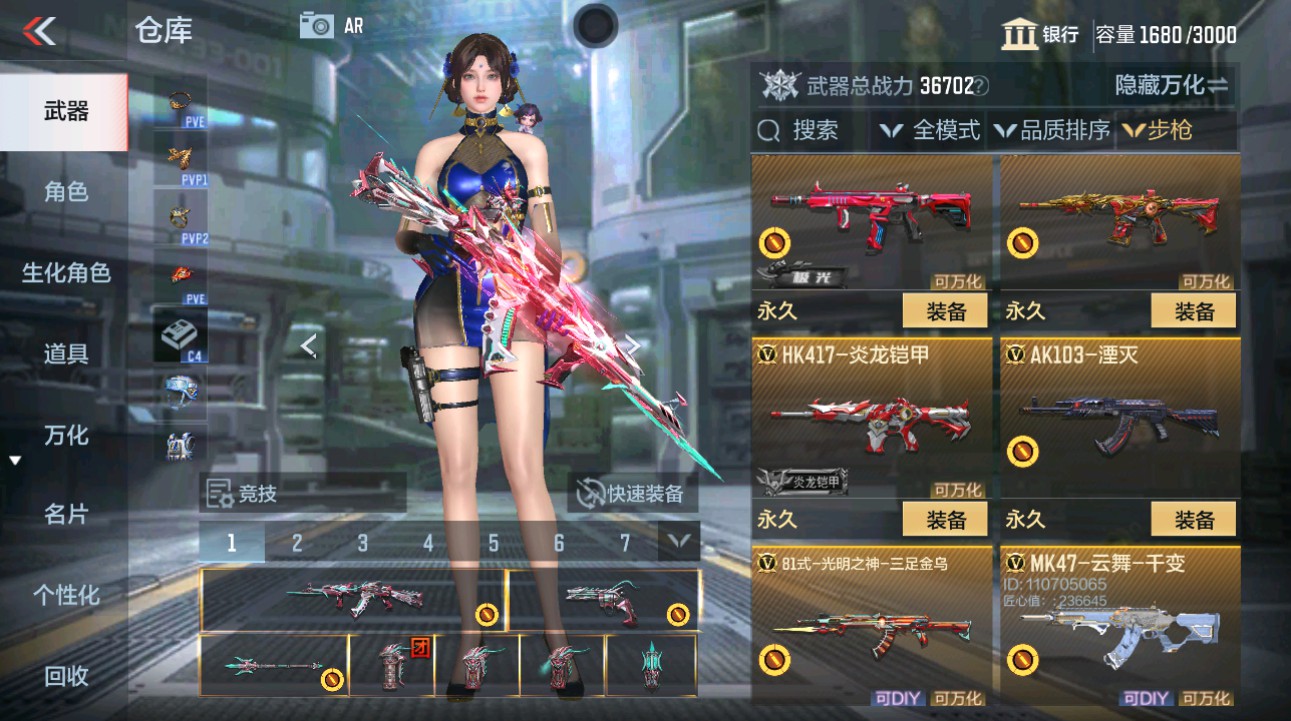Open the 品质排序 quality sort dropdown
This screenshot has height=721, width=1291.
[x=1055, y=130]
